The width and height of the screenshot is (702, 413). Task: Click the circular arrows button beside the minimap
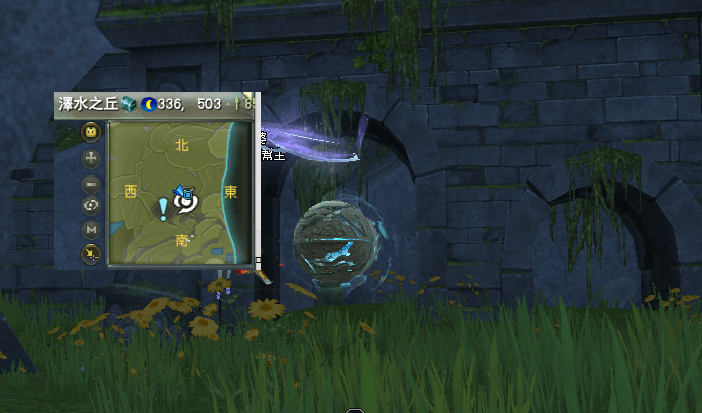coord(91,206)
